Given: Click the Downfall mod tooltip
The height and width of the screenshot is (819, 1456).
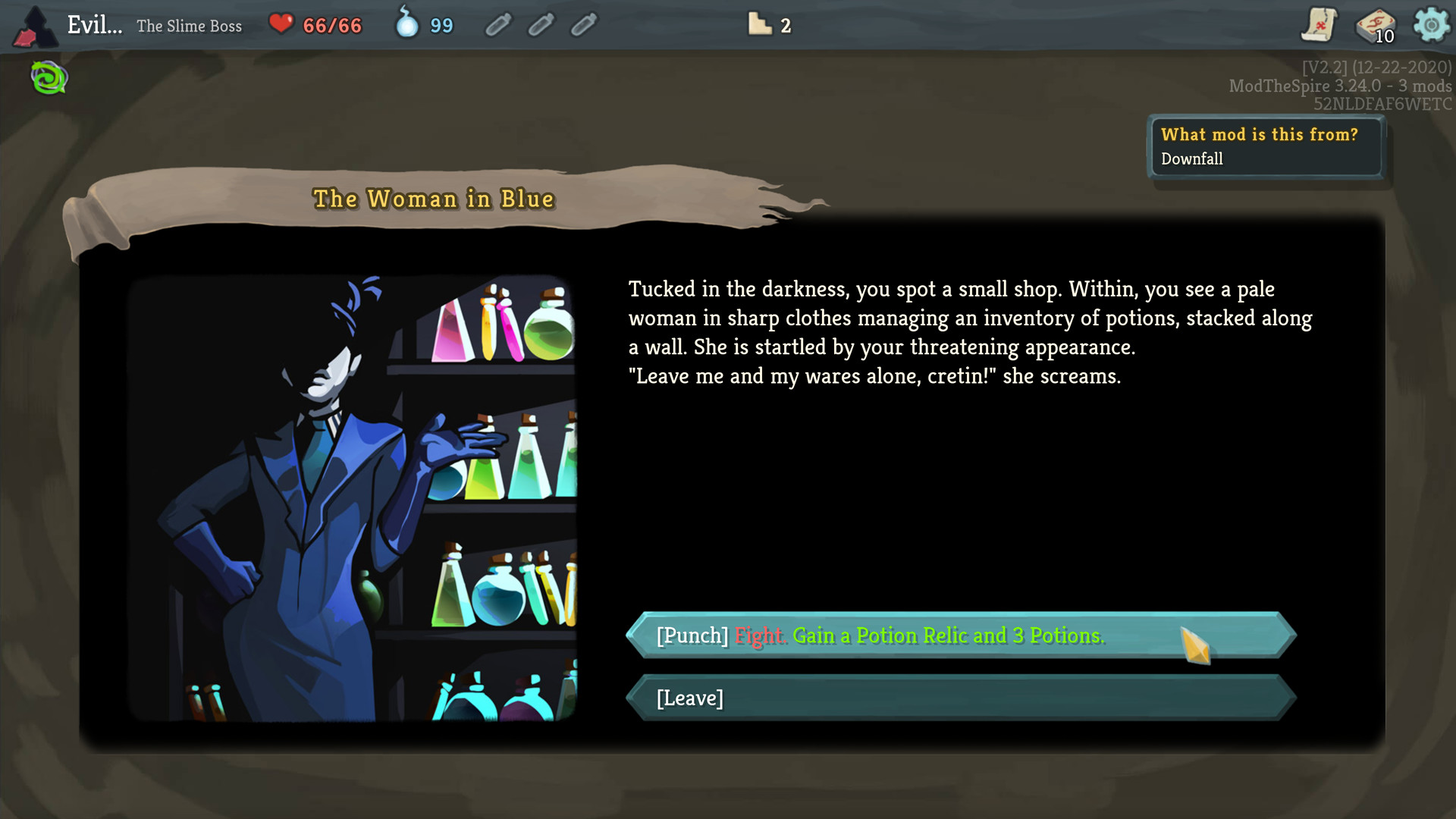Looking at the screenshot, I should (x=1266, y=146).
